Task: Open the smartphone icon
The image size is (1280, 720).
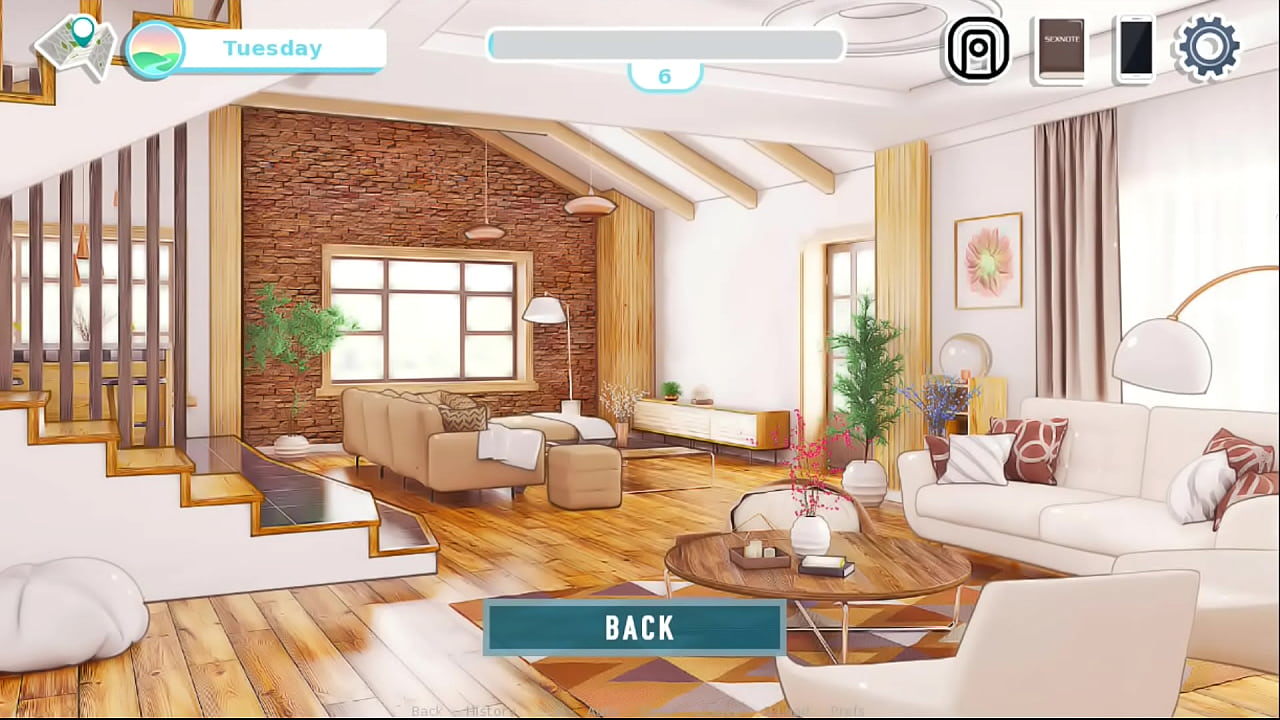Action: coord(1135,48)
